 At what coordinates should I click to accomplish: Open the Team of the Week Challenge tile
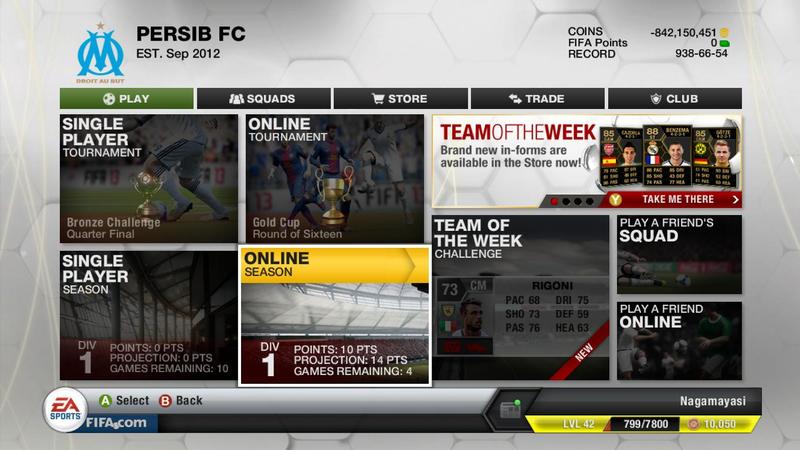tap(520, 297)
